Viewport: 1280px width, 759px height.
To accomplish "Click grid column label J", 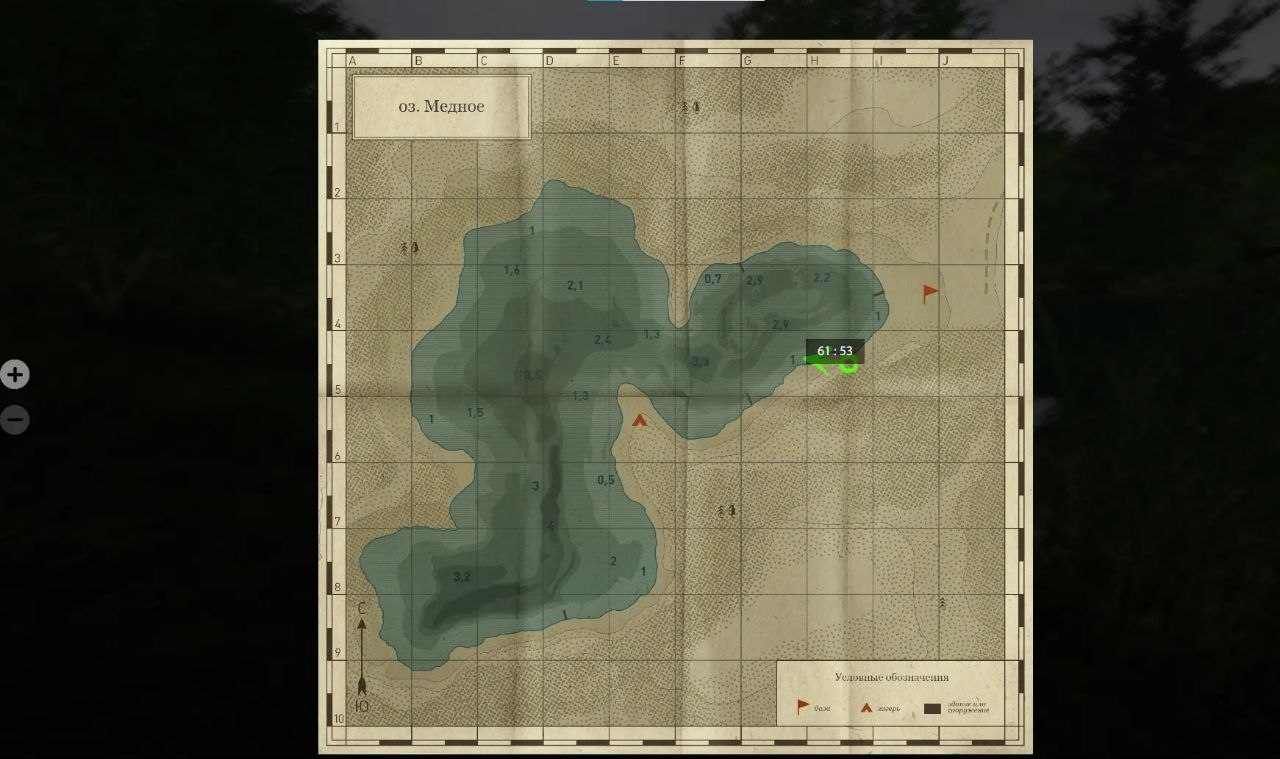I will click(944, 59).
